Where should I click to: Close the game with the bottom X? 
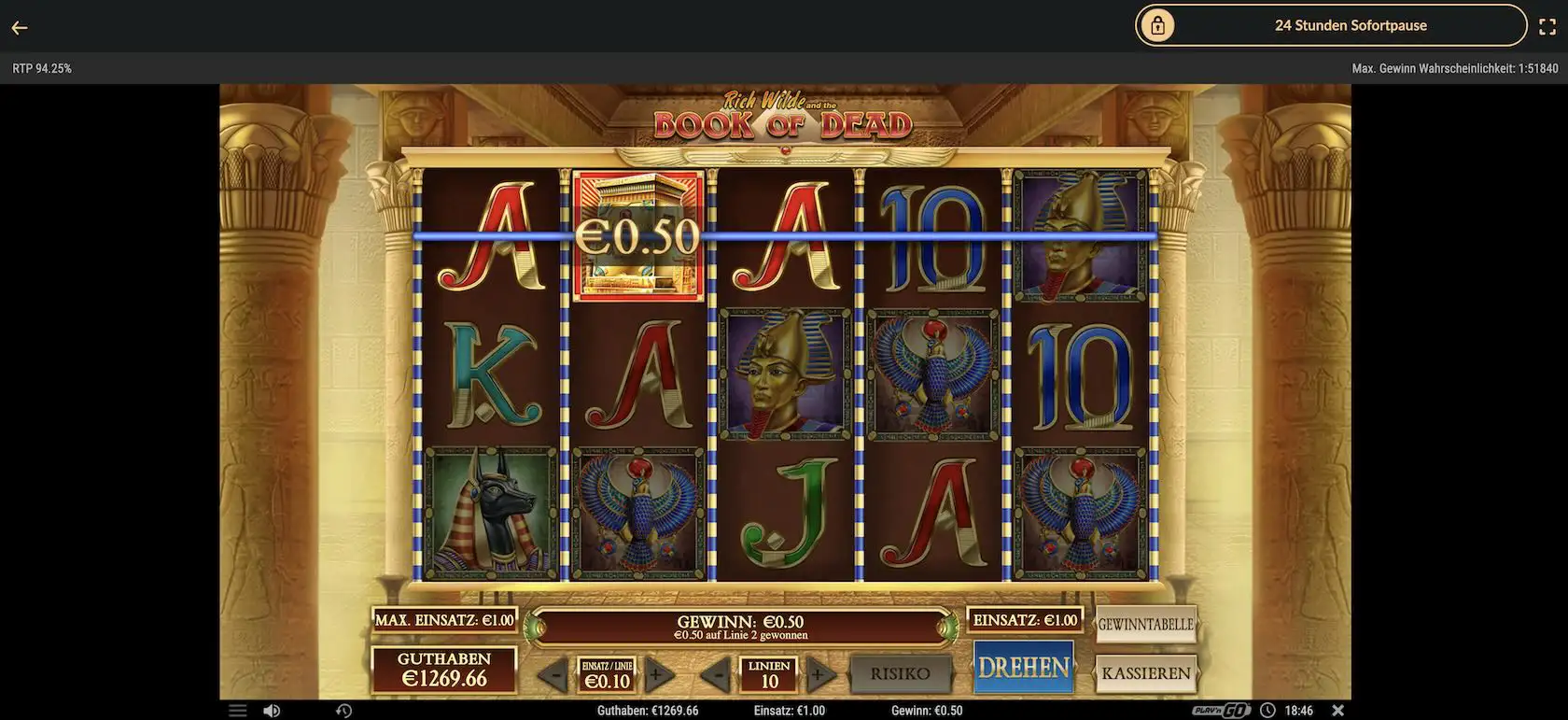coord(1337,711)
